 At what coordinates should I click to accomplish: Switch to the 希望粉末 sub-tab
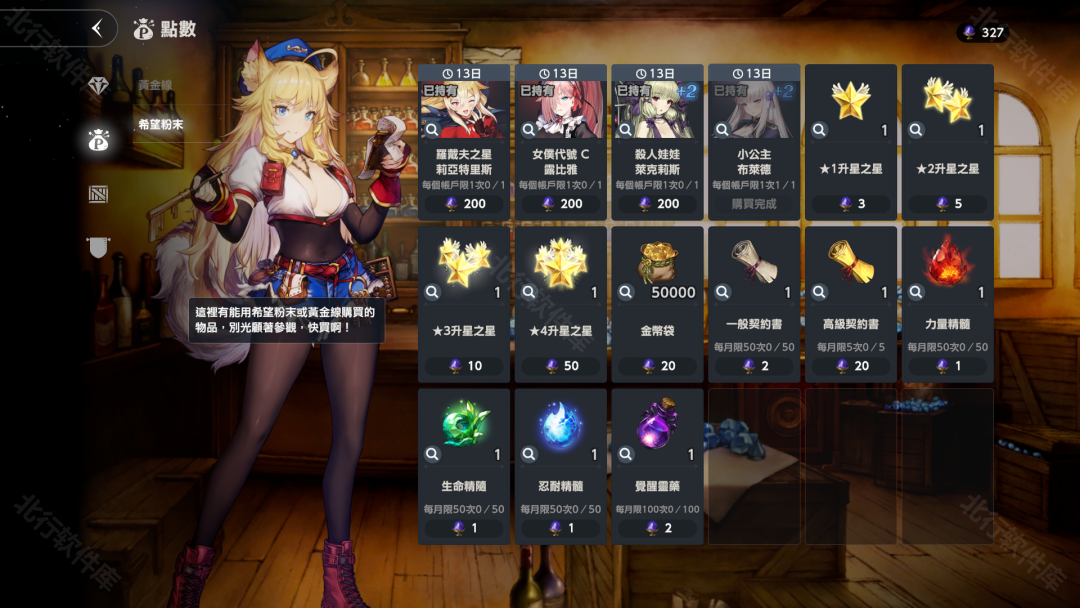pos(162,125)
